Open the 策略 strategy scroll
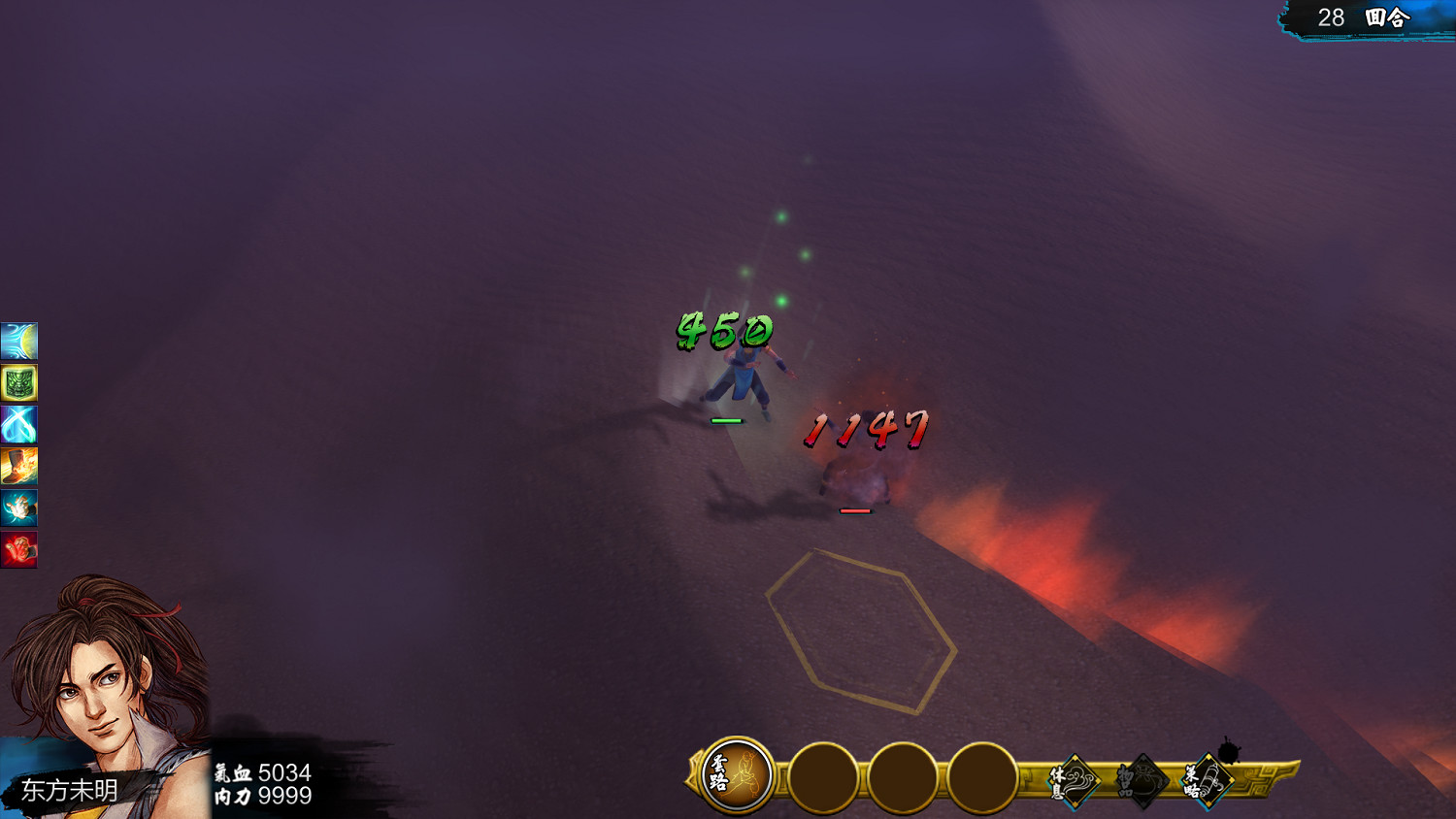The height and width of the screenshot is (819, 1456). coord(1206,779)
